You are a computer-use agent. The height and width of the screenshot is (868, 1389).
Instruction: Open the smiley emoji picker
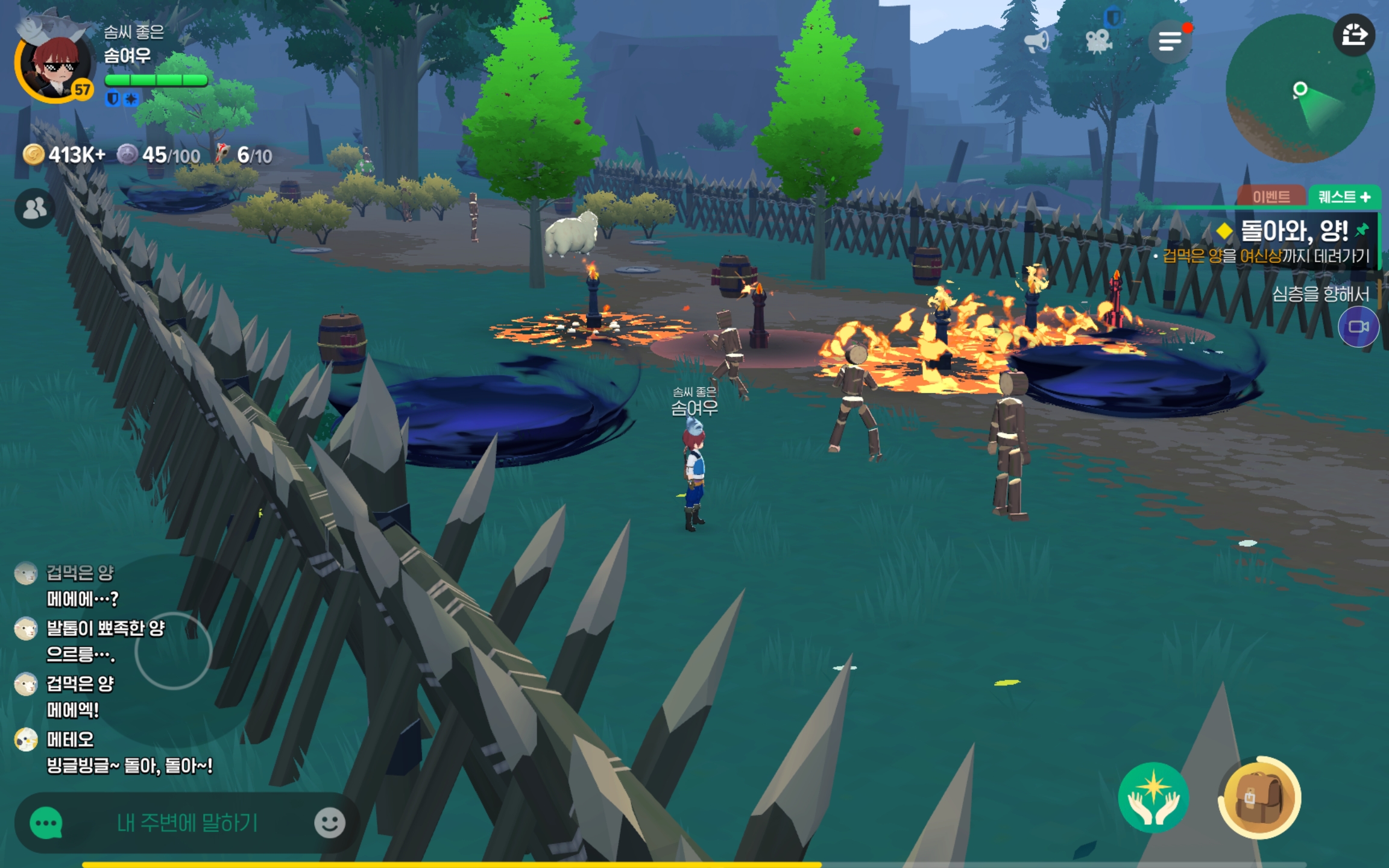(330, 823)
